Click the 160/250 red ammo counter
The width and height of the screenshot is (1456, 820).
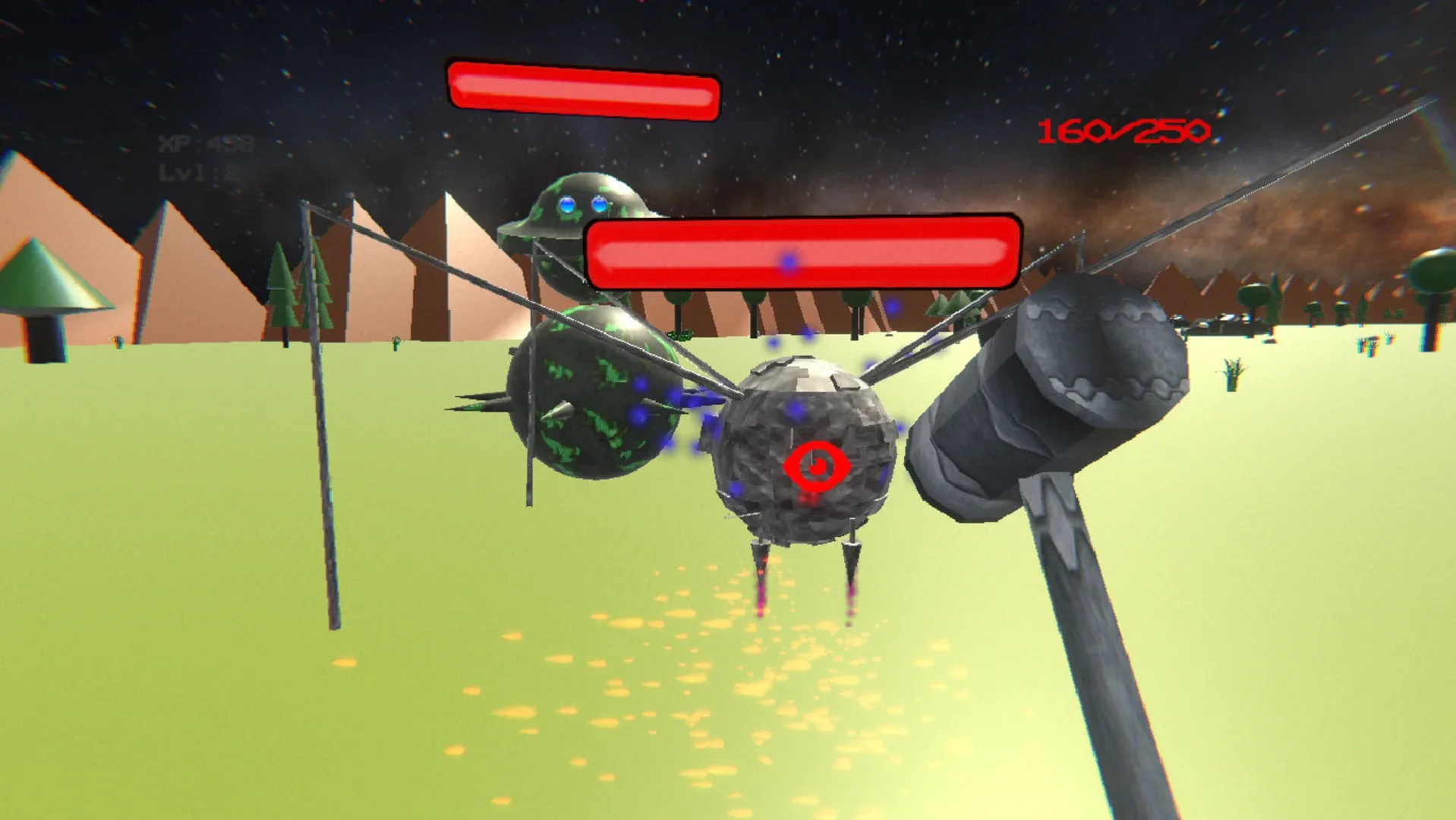[x=1124, y=131]
